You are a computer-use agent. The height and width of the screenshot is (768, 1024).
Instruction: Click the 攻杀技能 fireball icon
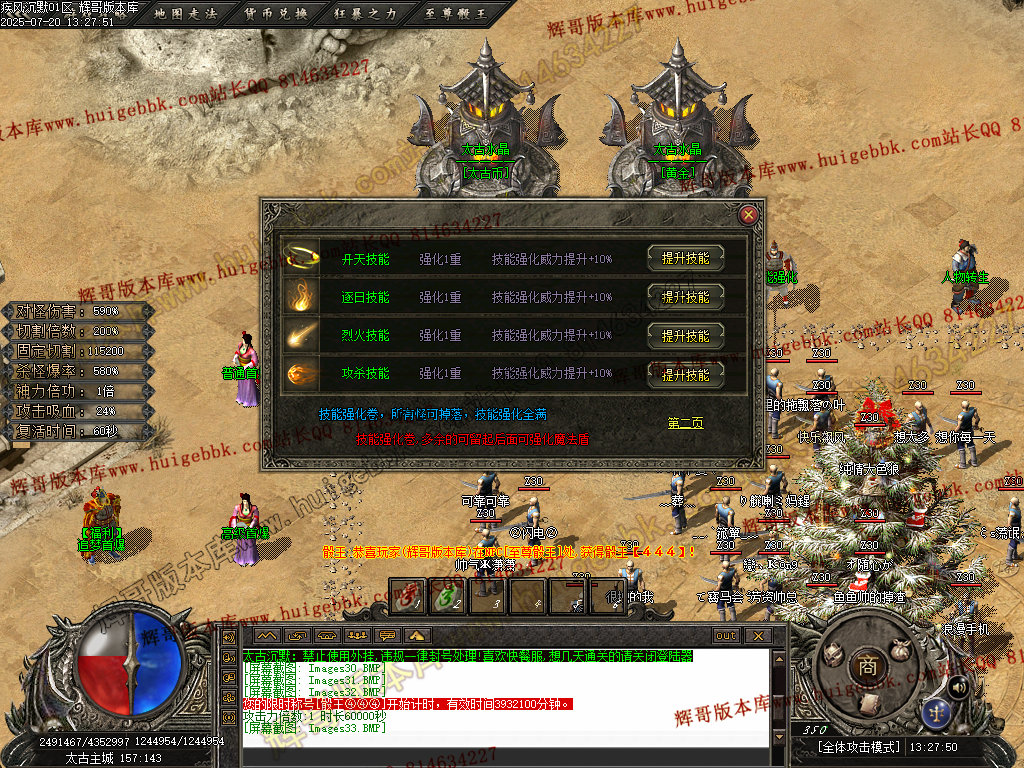pos(300,374)
